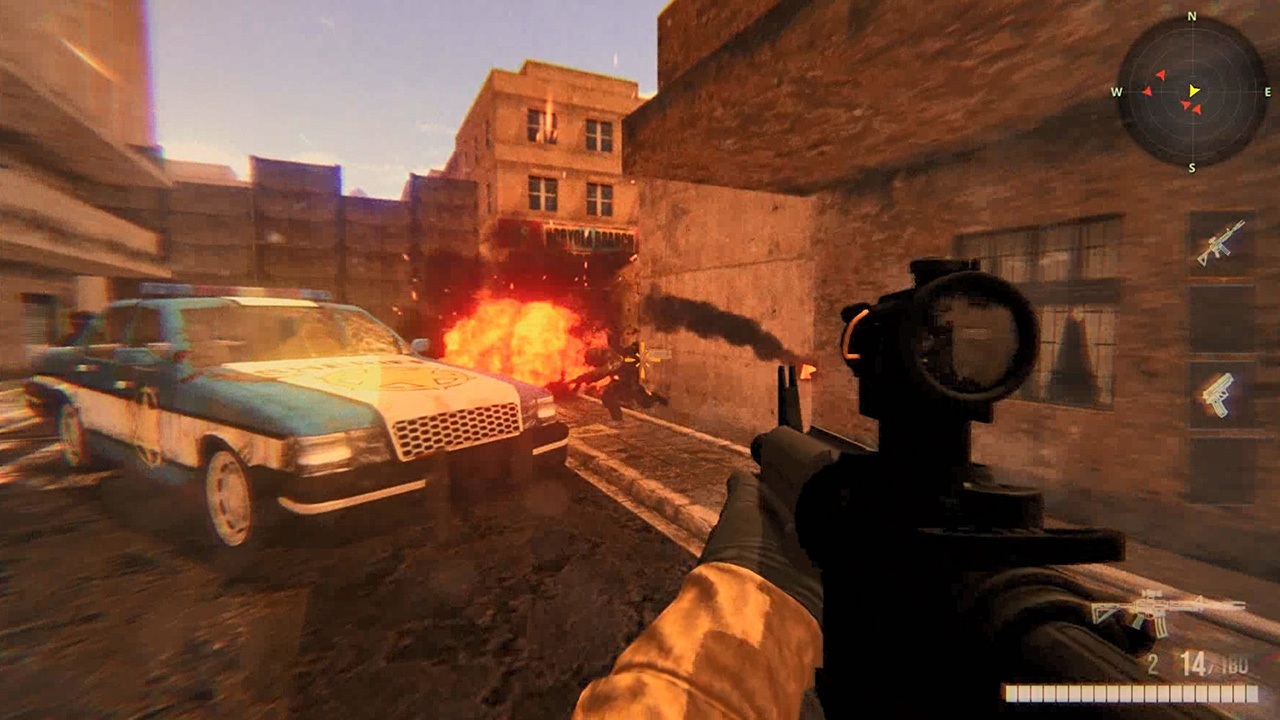
Task: Click the south marker on the compass
Action: [x=1192, y=166]
